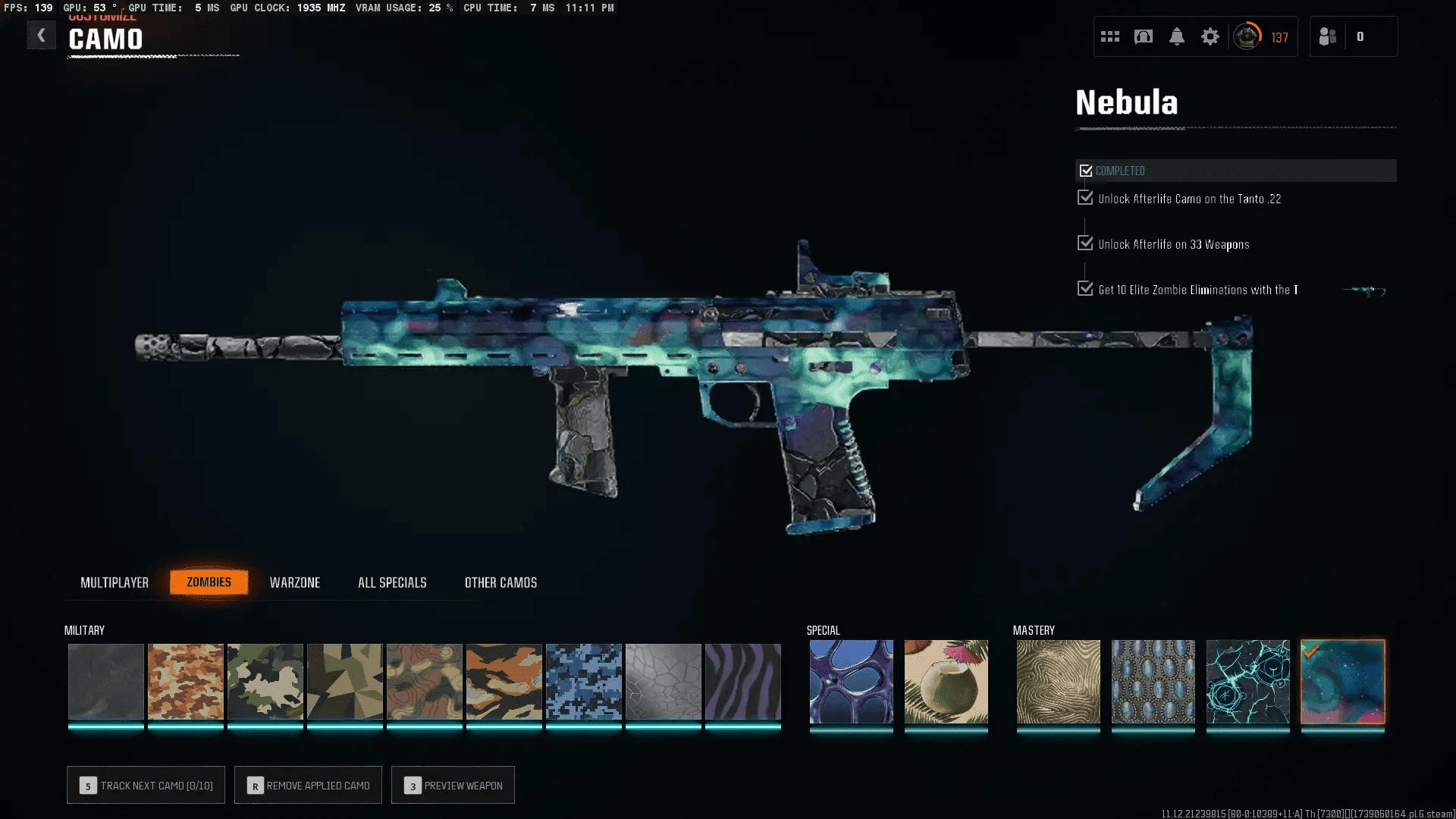Choose the orange and tan blotch camo
The width and height of the screenshot is (1456, 819).
point(185,681)
